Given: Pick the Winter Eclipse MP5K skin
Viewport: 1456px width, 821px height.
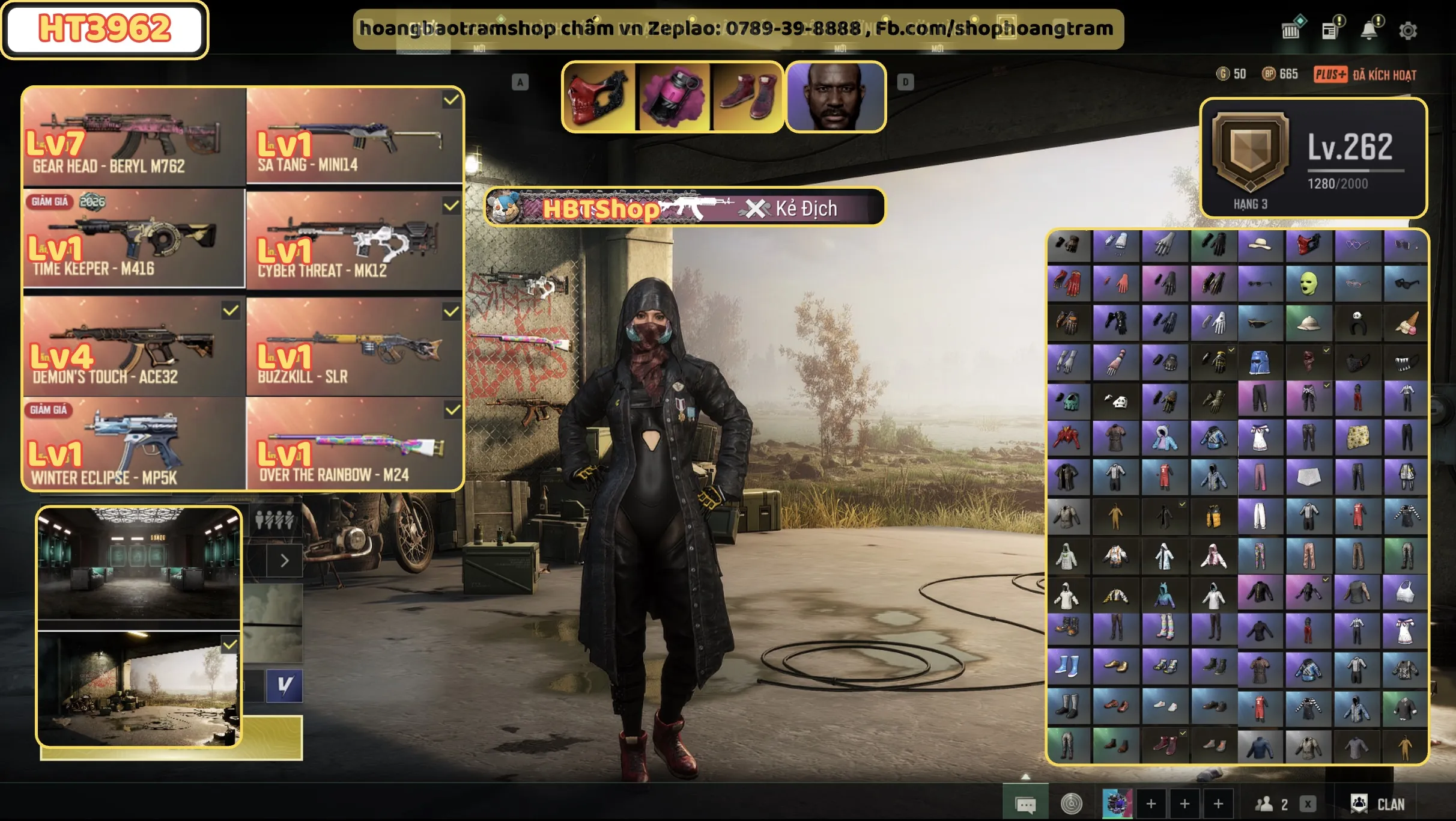Looking at the screenshot, I should tap(133, 444).
